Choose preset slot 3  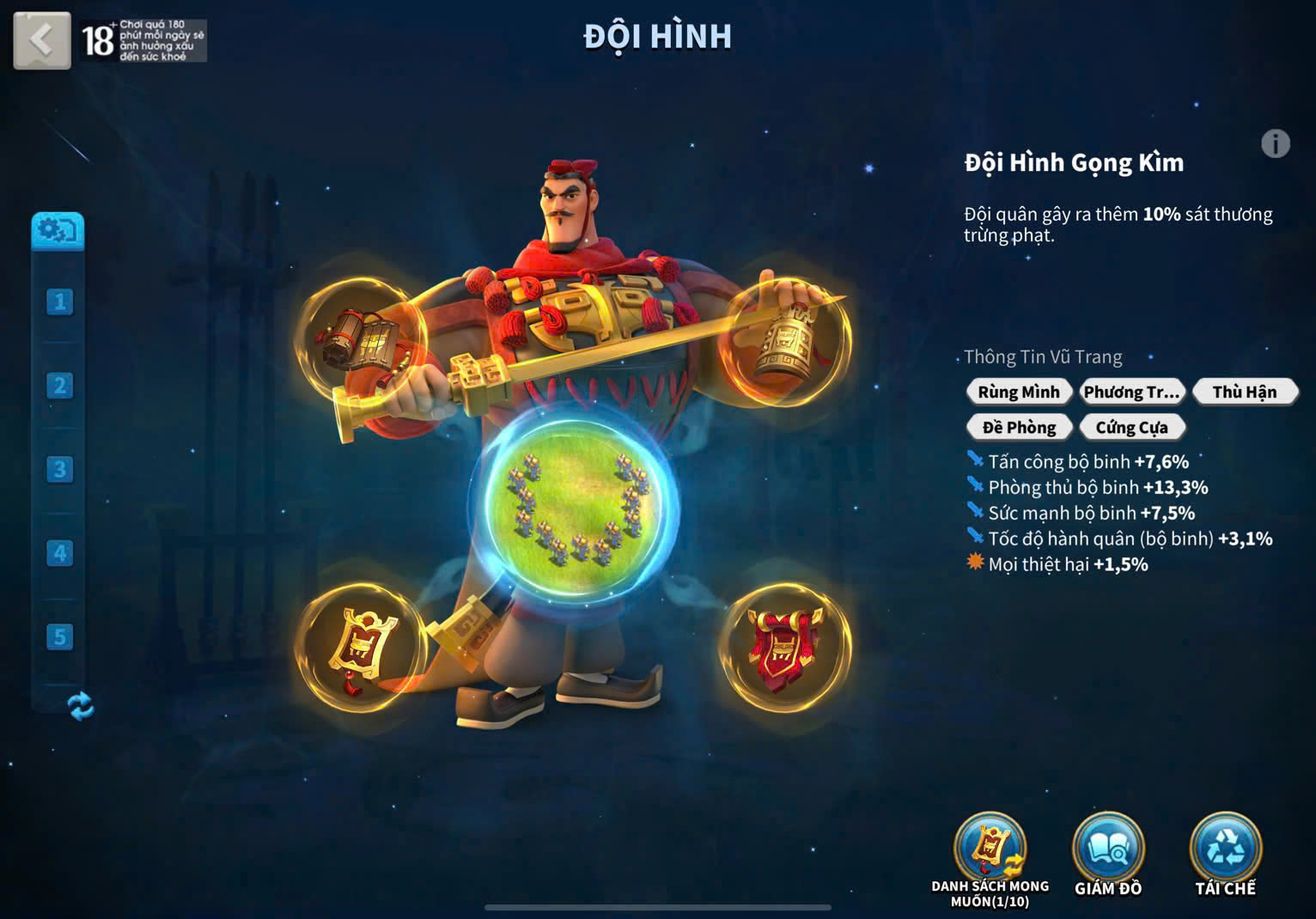[x=59, y=469]
